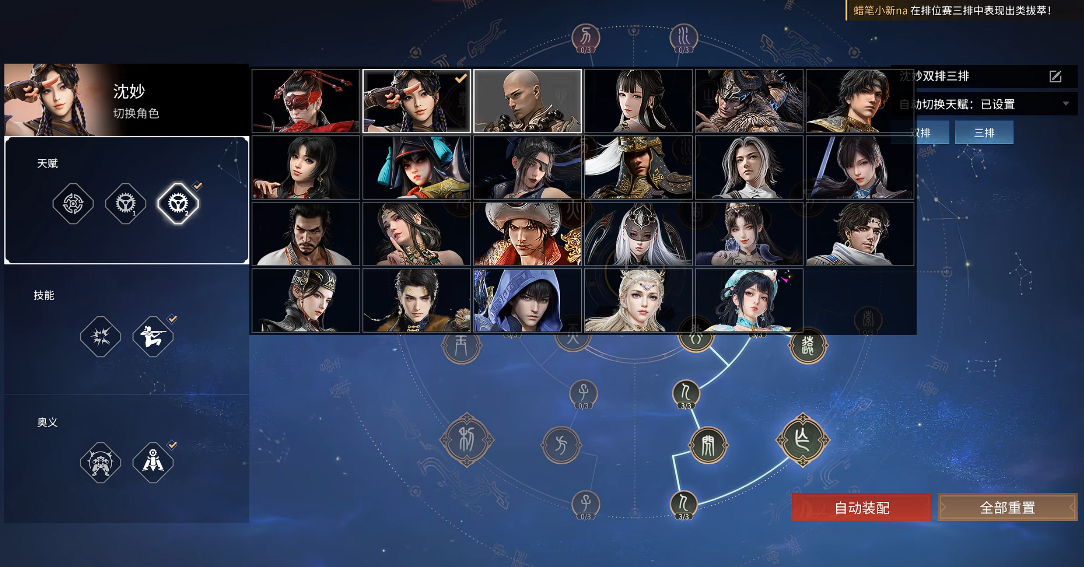
Task: Pick the mech-armor ultimate icon under 奥义
Action: pyautogui.click(x=100, y=462)
